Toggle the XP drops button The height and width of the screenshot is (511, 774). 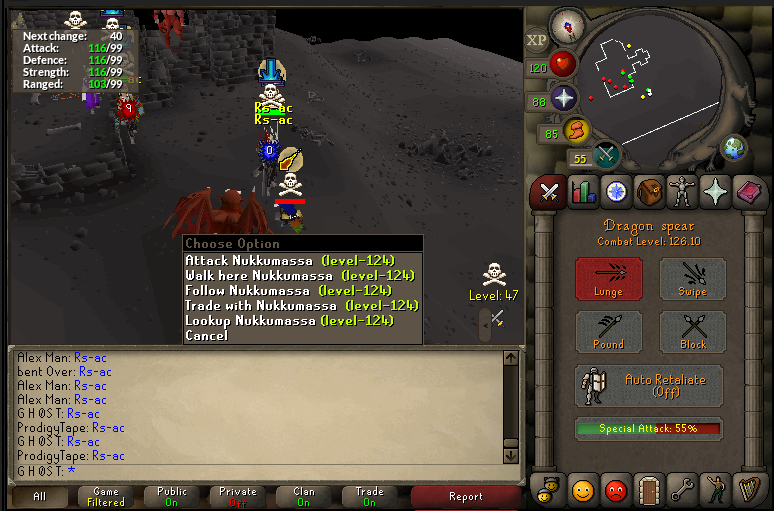(538, 40)
